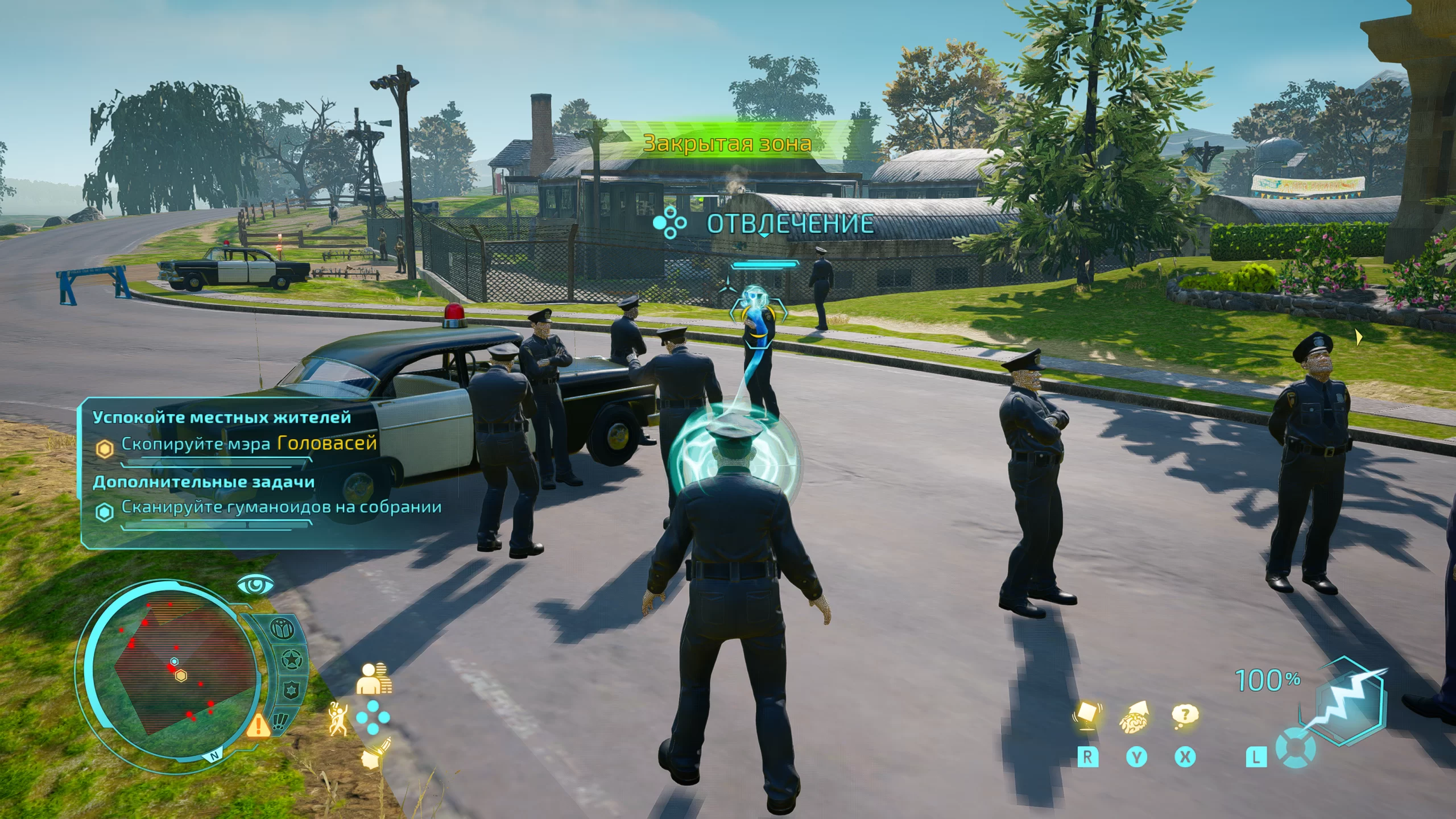Click the N compass marker on minimap
1456x819 pixels.
point(214,756)
